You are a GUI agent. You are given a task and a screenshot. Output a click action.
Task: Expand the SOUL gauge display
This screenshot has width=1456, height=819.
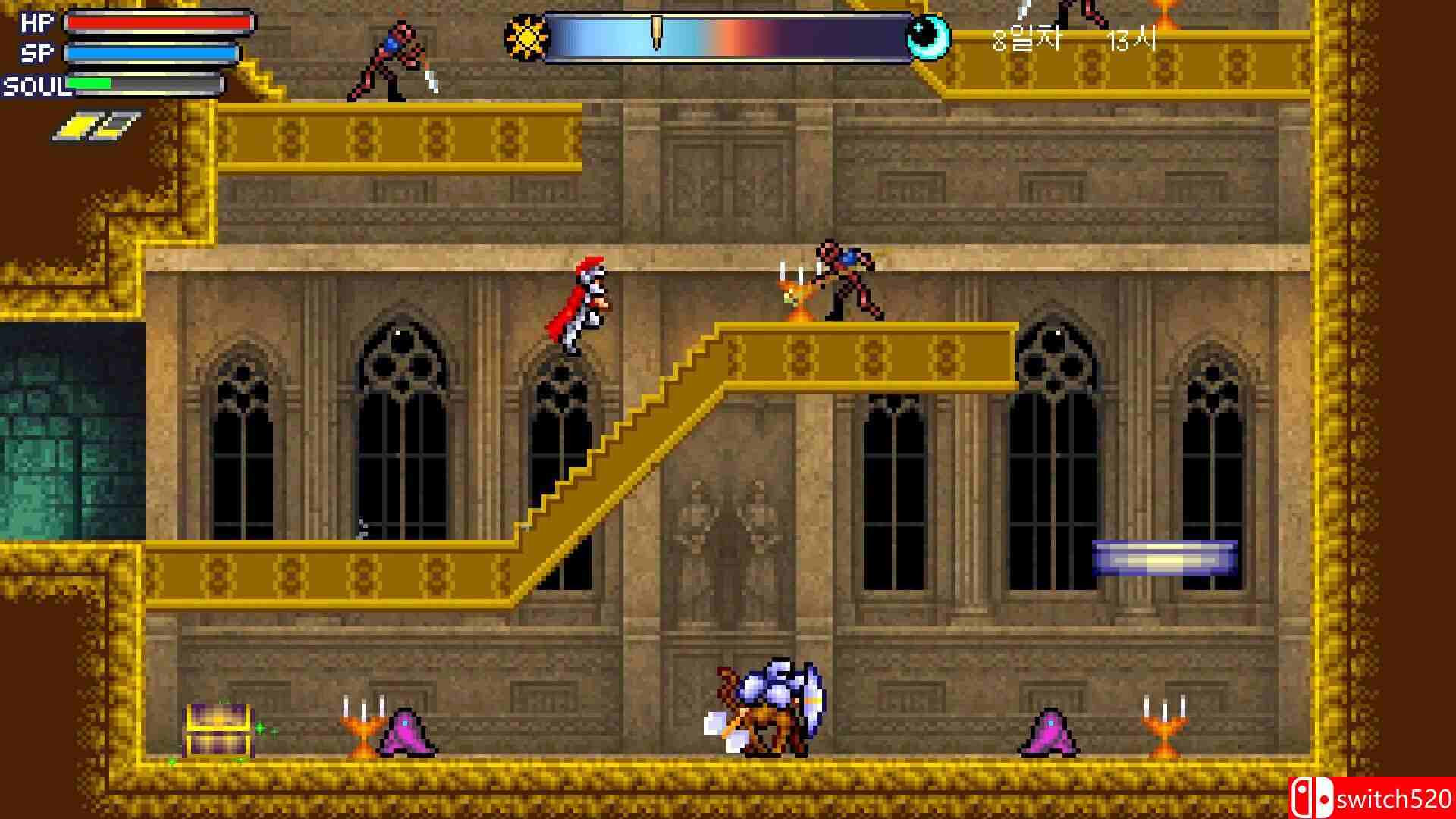144,83
